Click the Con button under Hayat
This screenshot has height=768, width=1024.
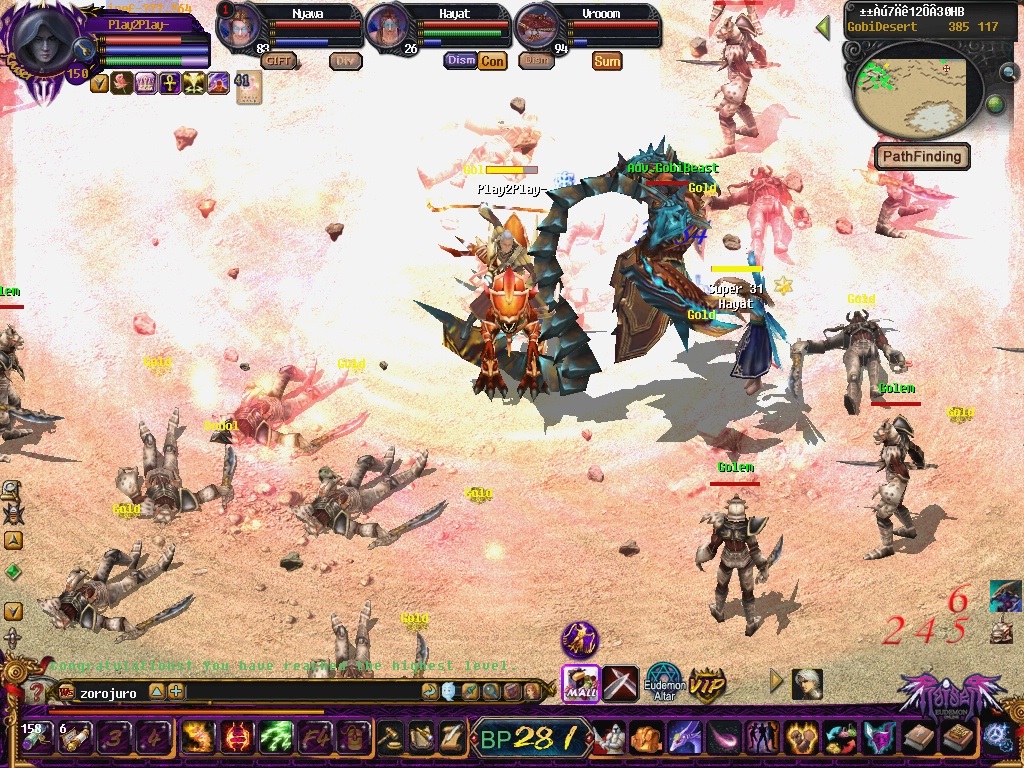click(492, 60)
